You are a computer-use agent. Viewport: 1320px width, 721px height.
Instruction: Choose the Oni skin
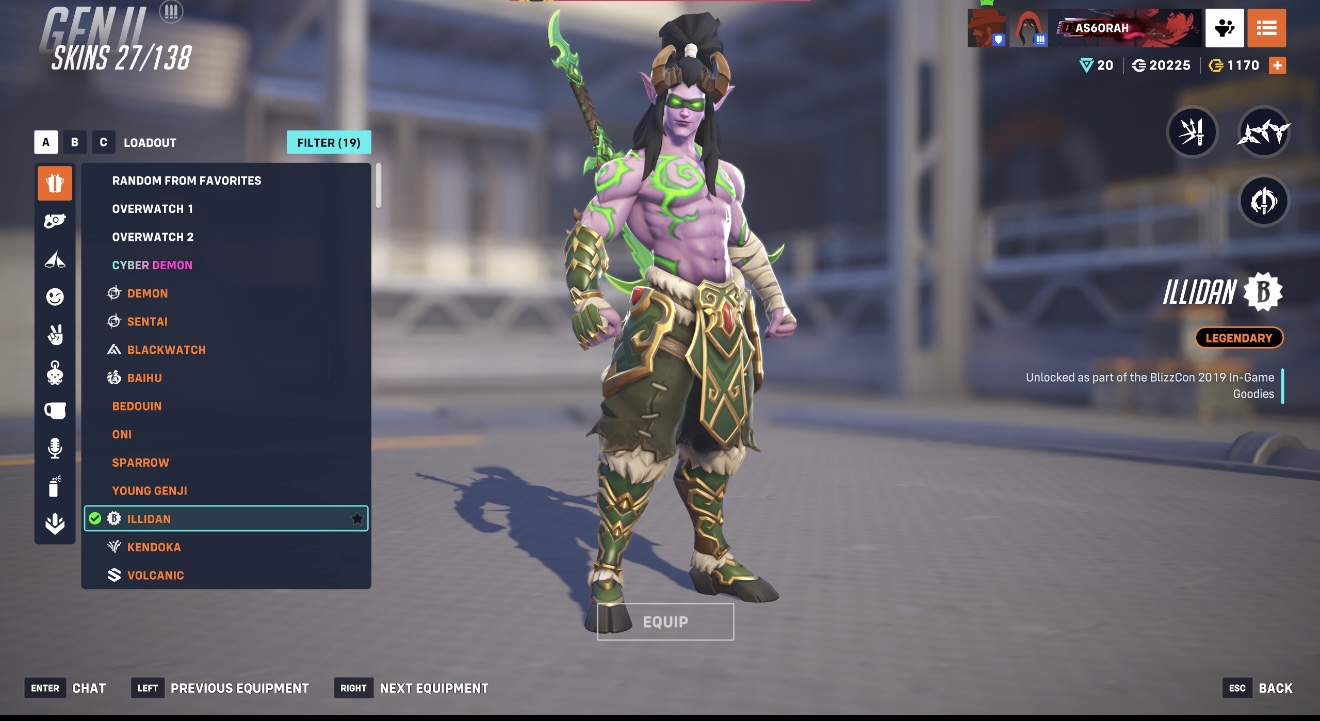pyautogui.click(x=122, y=435)
